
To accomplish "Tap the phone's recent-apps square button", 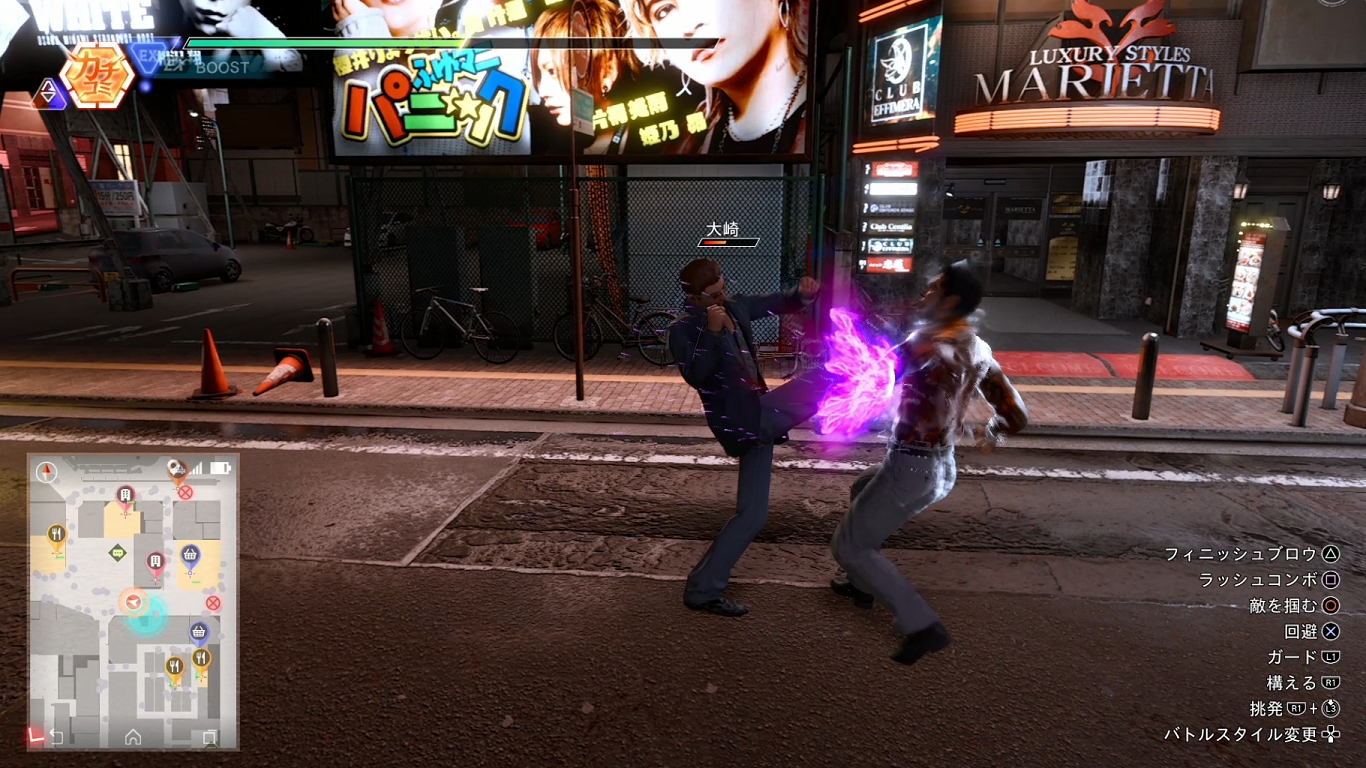I will (209, 738).
